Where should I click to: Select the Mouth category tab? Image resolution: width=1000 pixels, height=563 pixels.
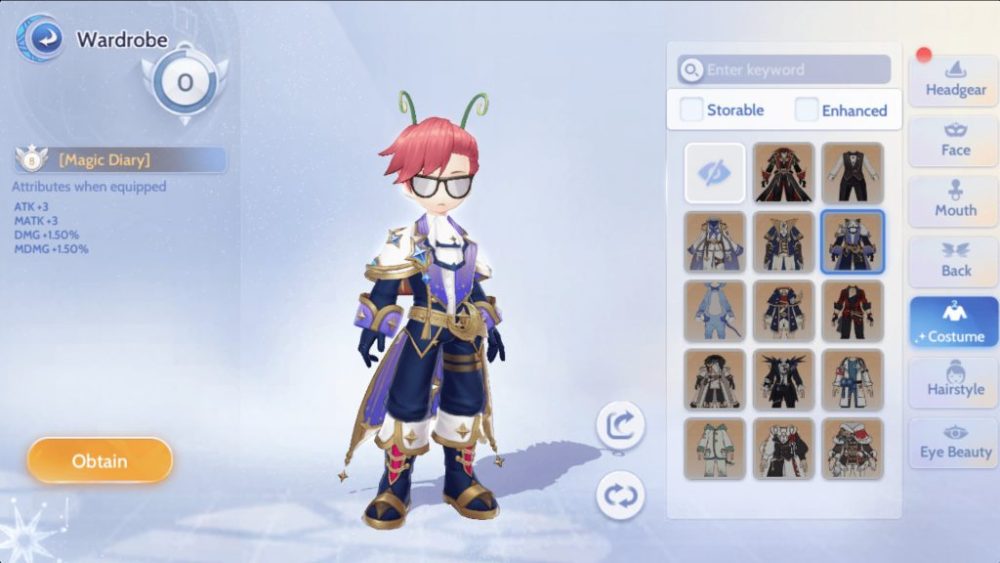pos(954,199)
